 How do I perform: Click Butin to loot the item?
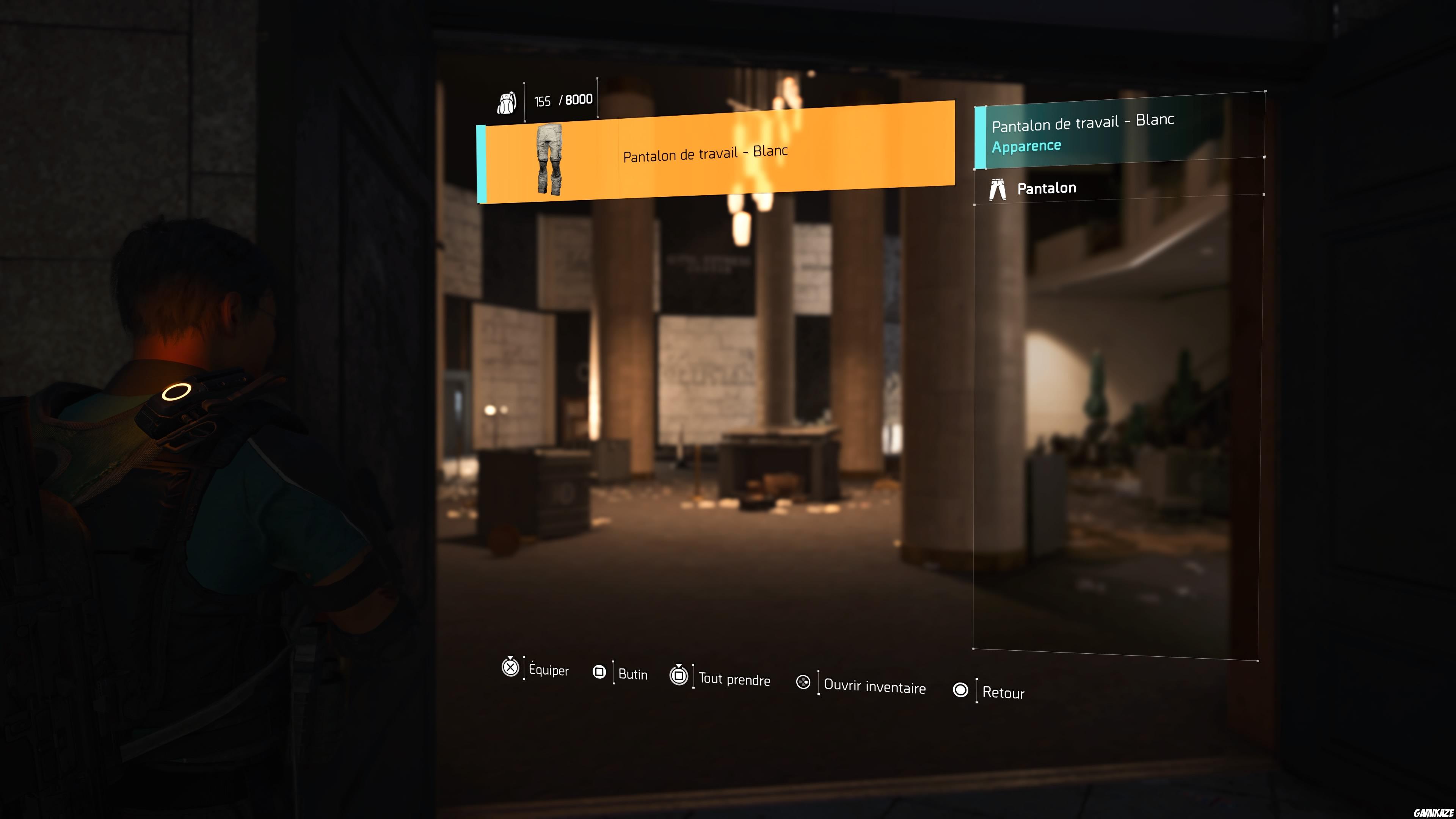coord(633,674)
